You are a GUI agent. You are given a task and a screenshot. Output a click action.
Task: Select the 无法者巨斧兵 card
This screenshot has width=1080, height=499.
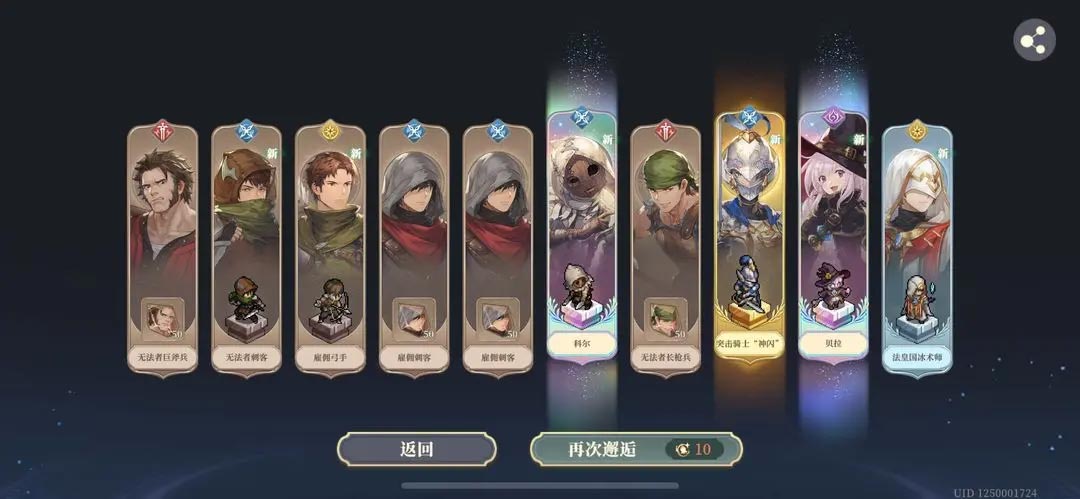pyautogui.click(x=162, y=250)
